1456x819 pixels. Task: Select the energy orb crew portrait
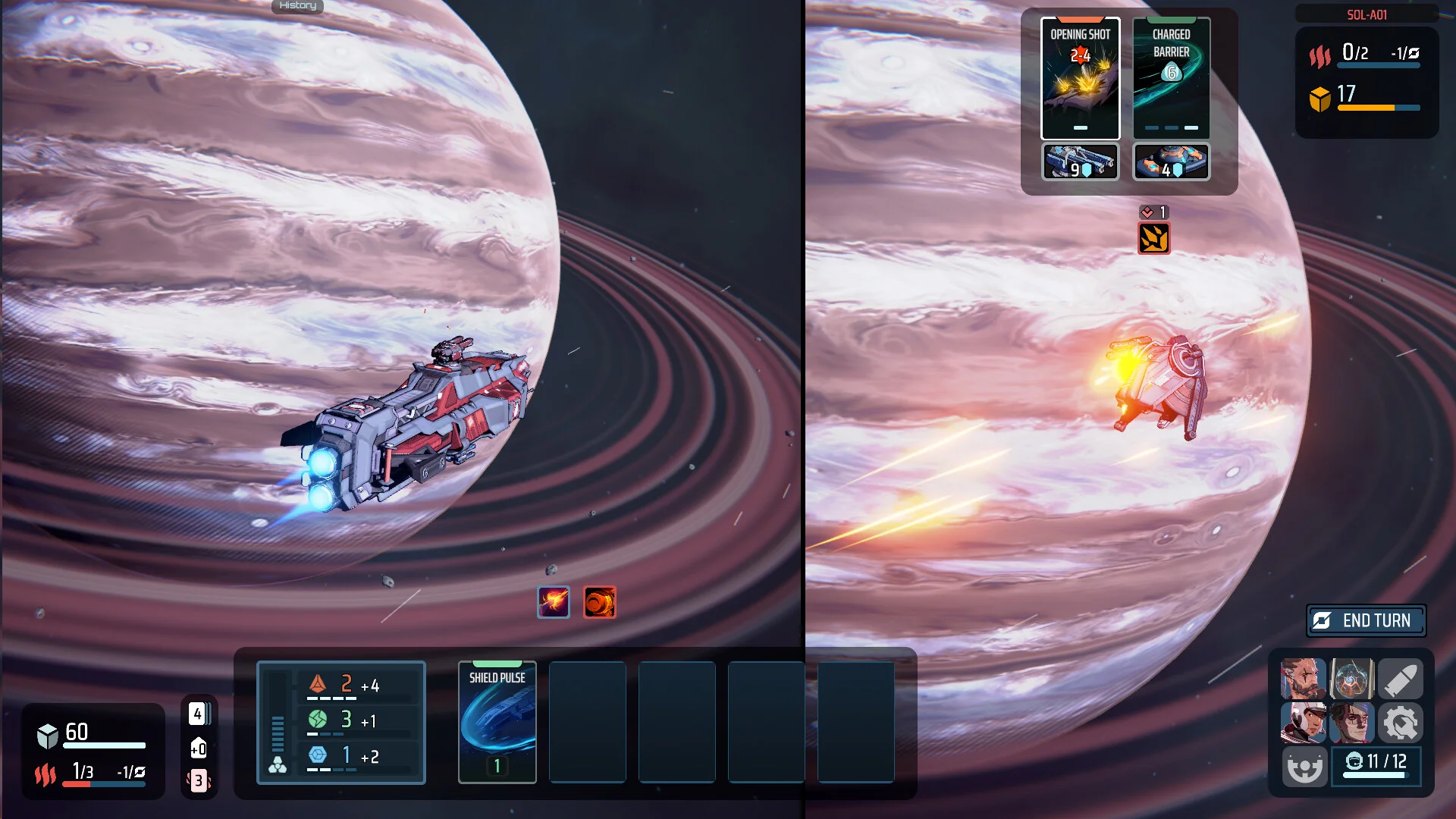(x=1351, y=679)
